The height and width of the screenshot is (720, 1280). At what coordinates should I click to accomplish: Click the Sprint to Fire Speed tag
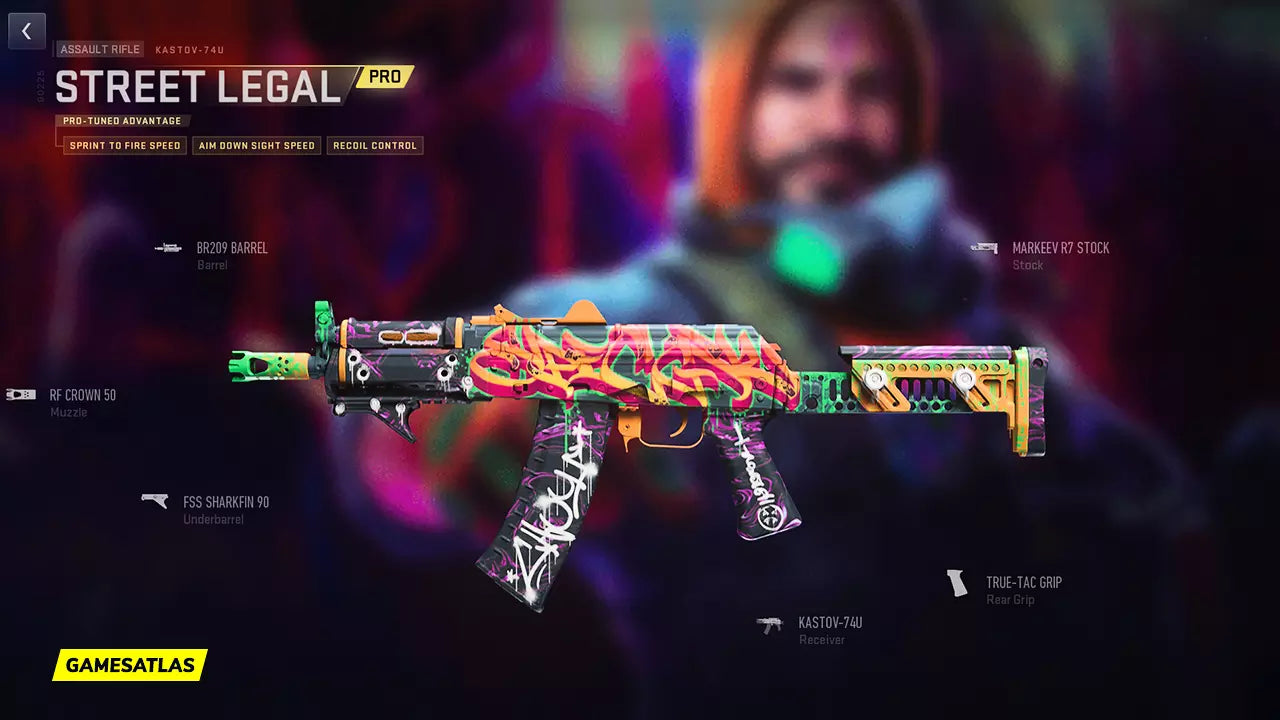point(125,146)
